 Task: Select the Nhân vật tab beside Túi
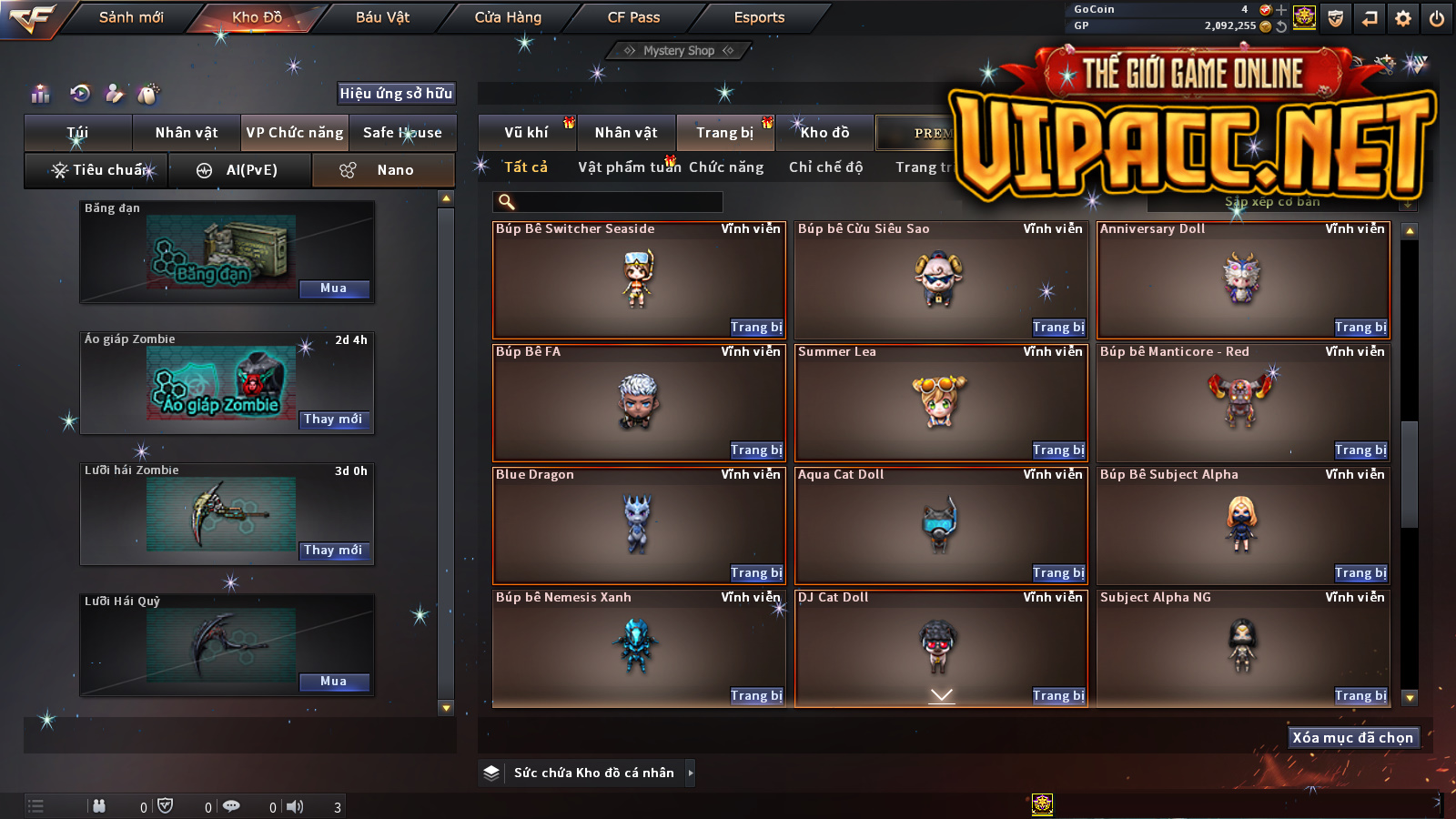pos(187,133)
